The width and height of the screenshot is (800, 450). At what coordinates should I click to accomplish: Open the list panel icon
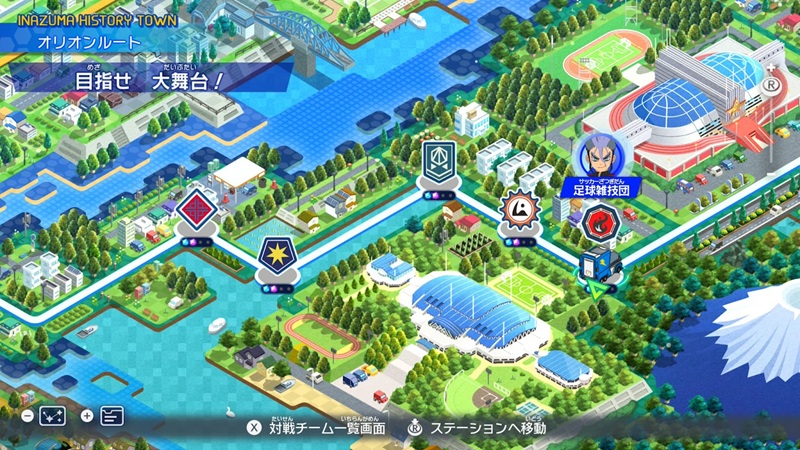point(111,416)
